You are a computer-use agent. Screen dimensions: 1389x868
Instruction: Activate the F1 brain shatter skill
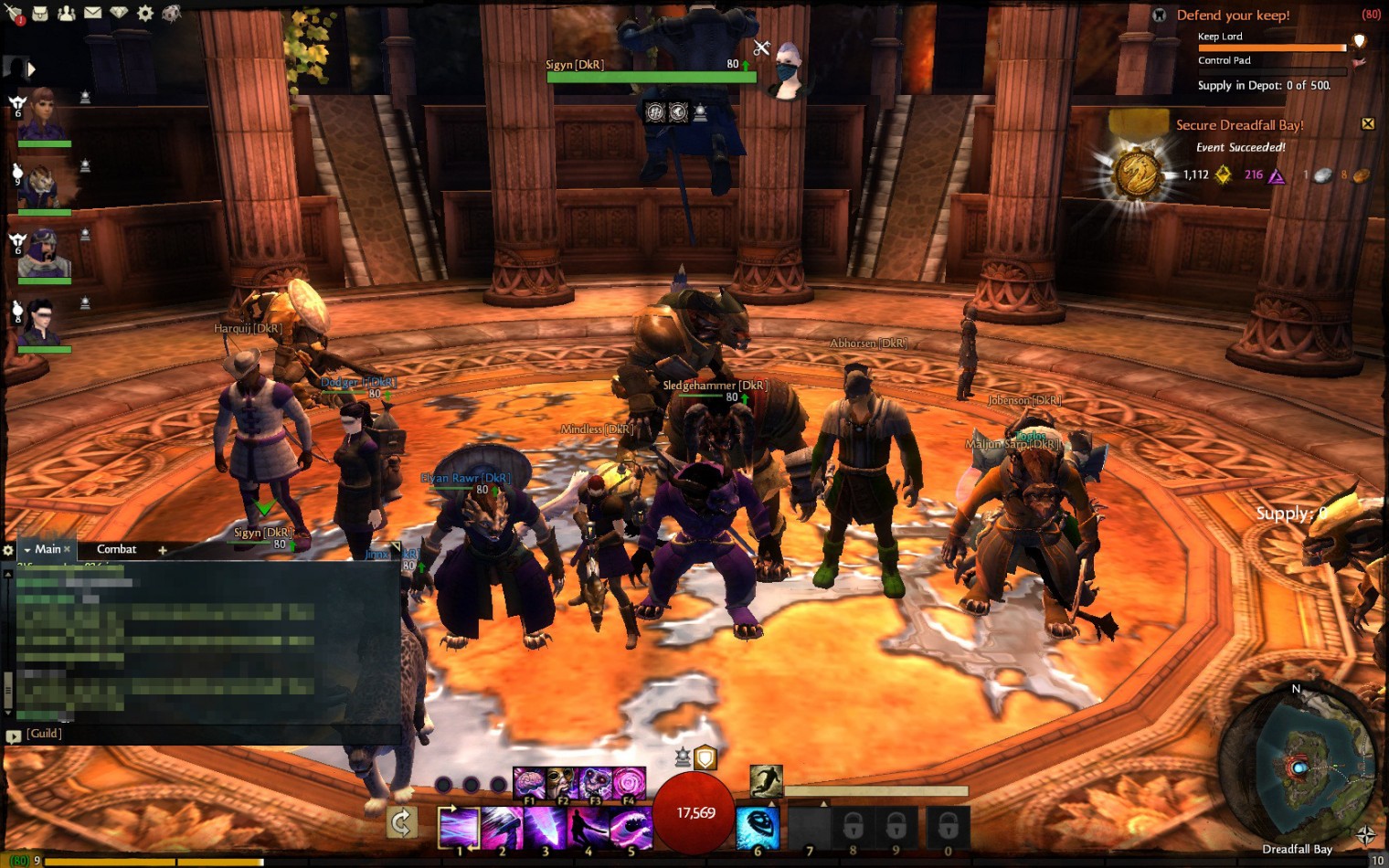pos(528,783)
